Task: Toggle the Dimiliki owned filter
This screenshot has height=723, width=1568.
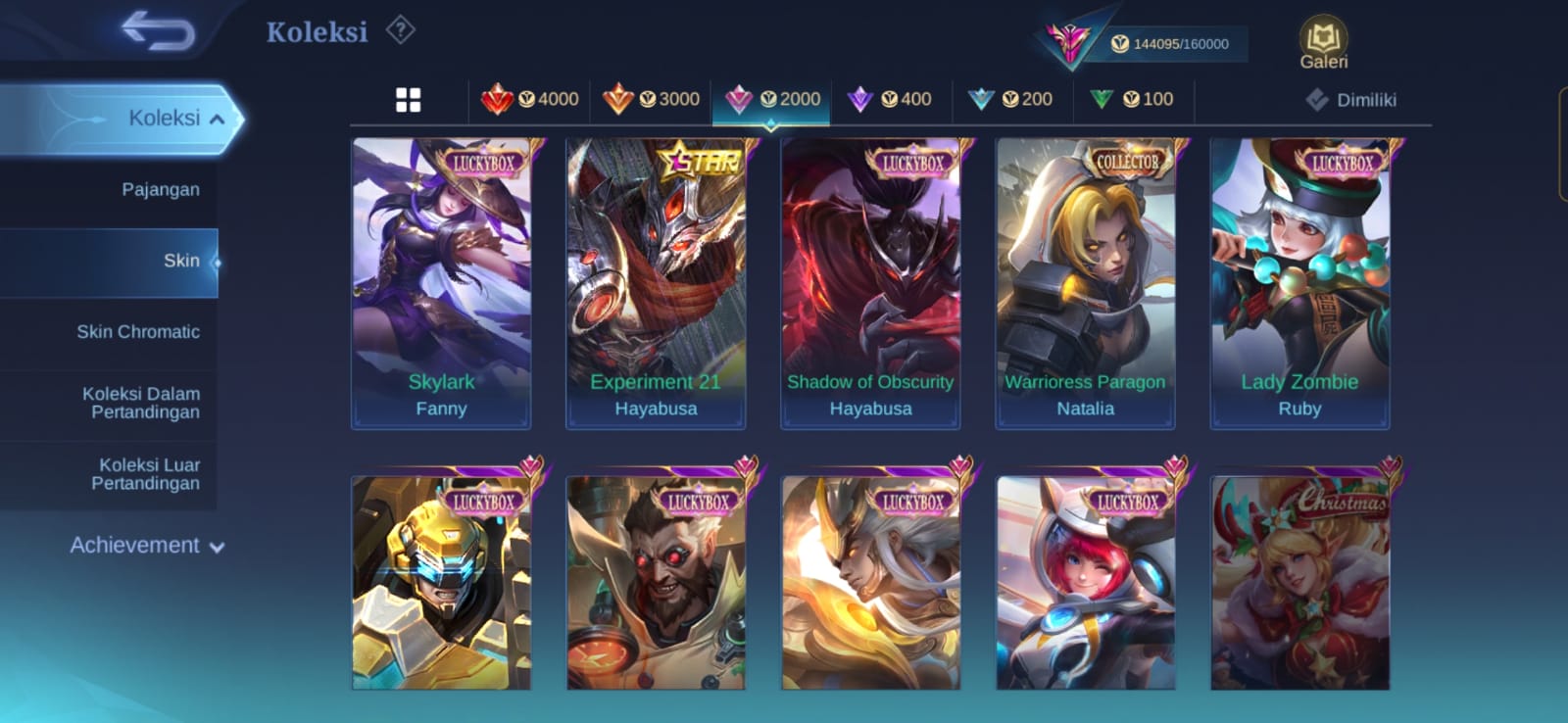Action: tap(1350, 100)
